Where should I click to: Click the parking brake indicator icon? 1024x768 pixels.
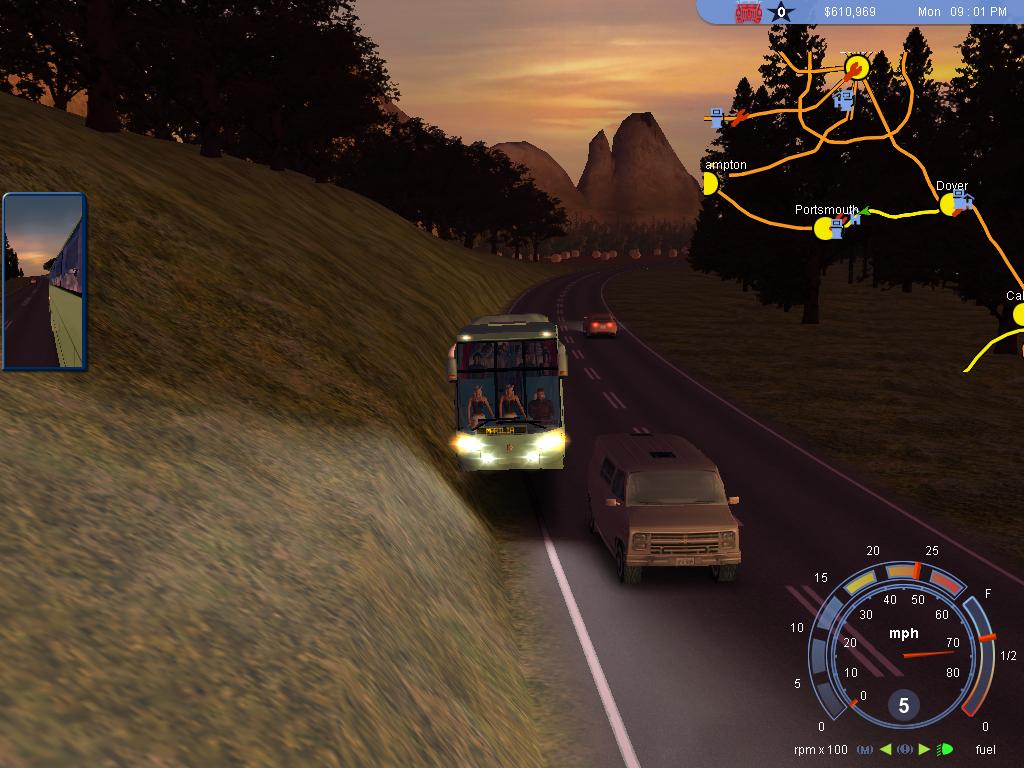(x=905, y=749)
